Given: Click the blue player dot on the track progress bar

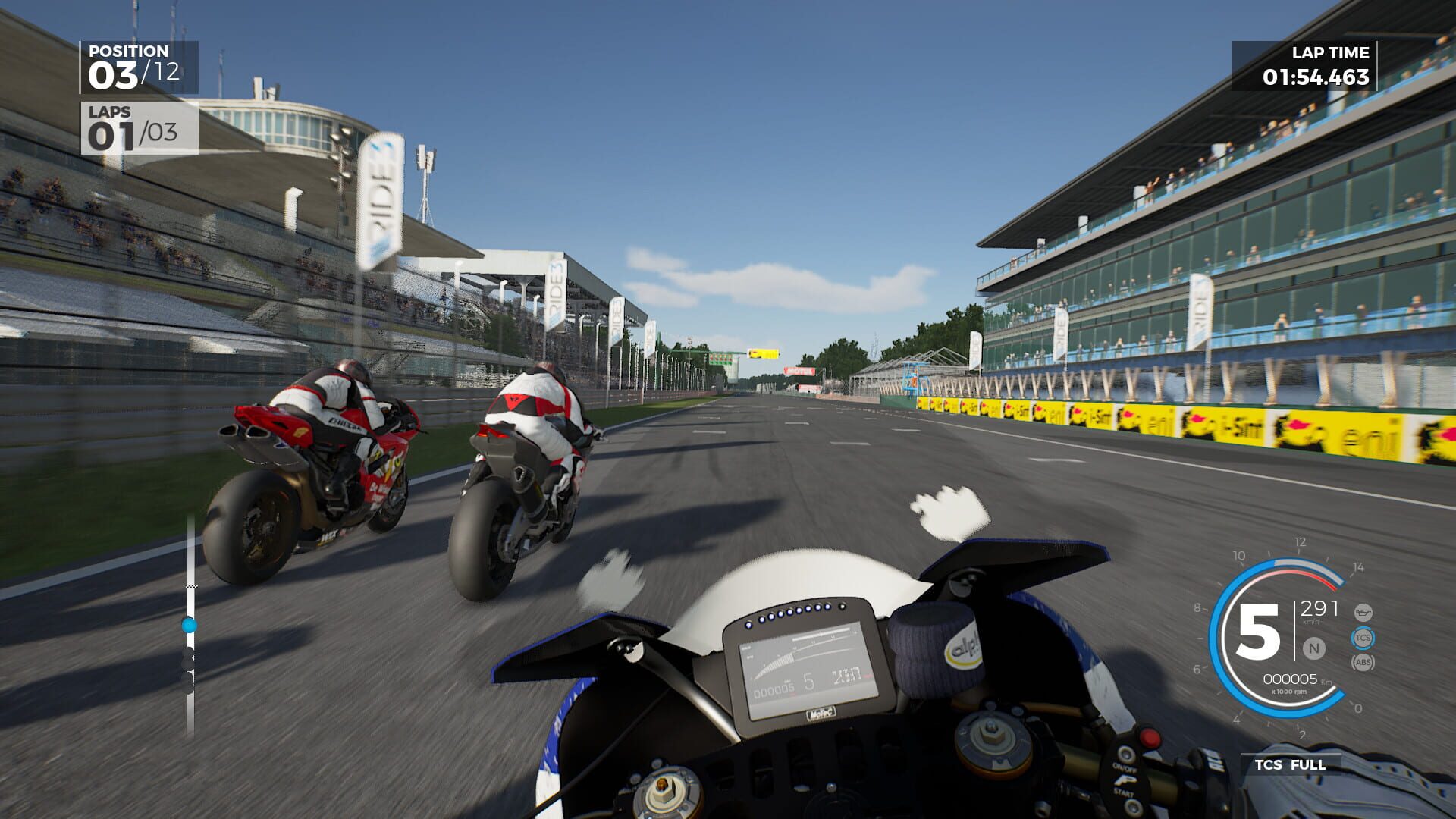Looking at the screenshot, I should pos(189,624).
